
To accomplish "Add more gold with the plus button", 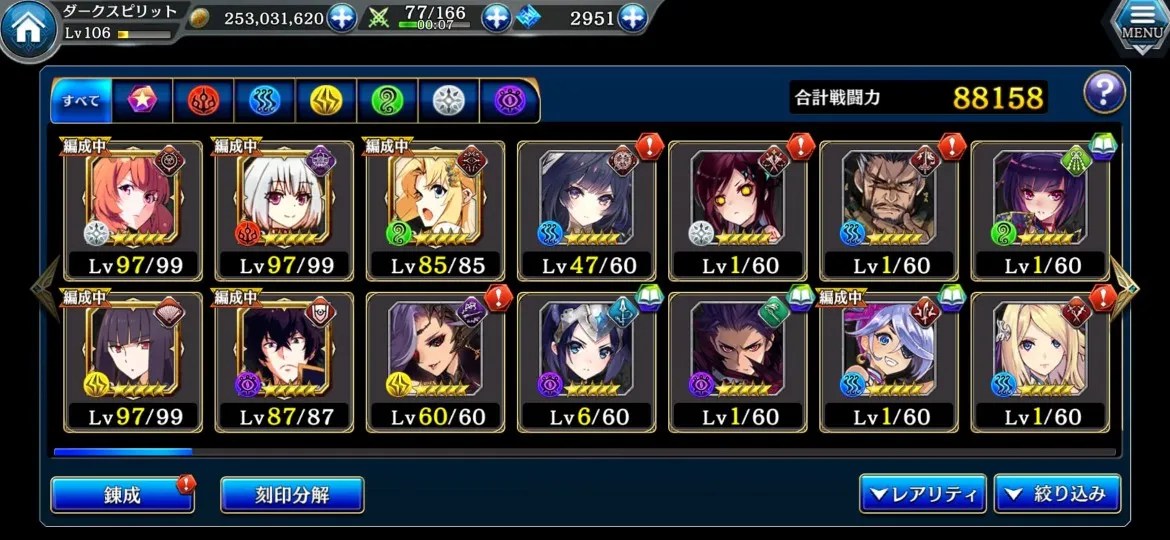I will 342,18.
